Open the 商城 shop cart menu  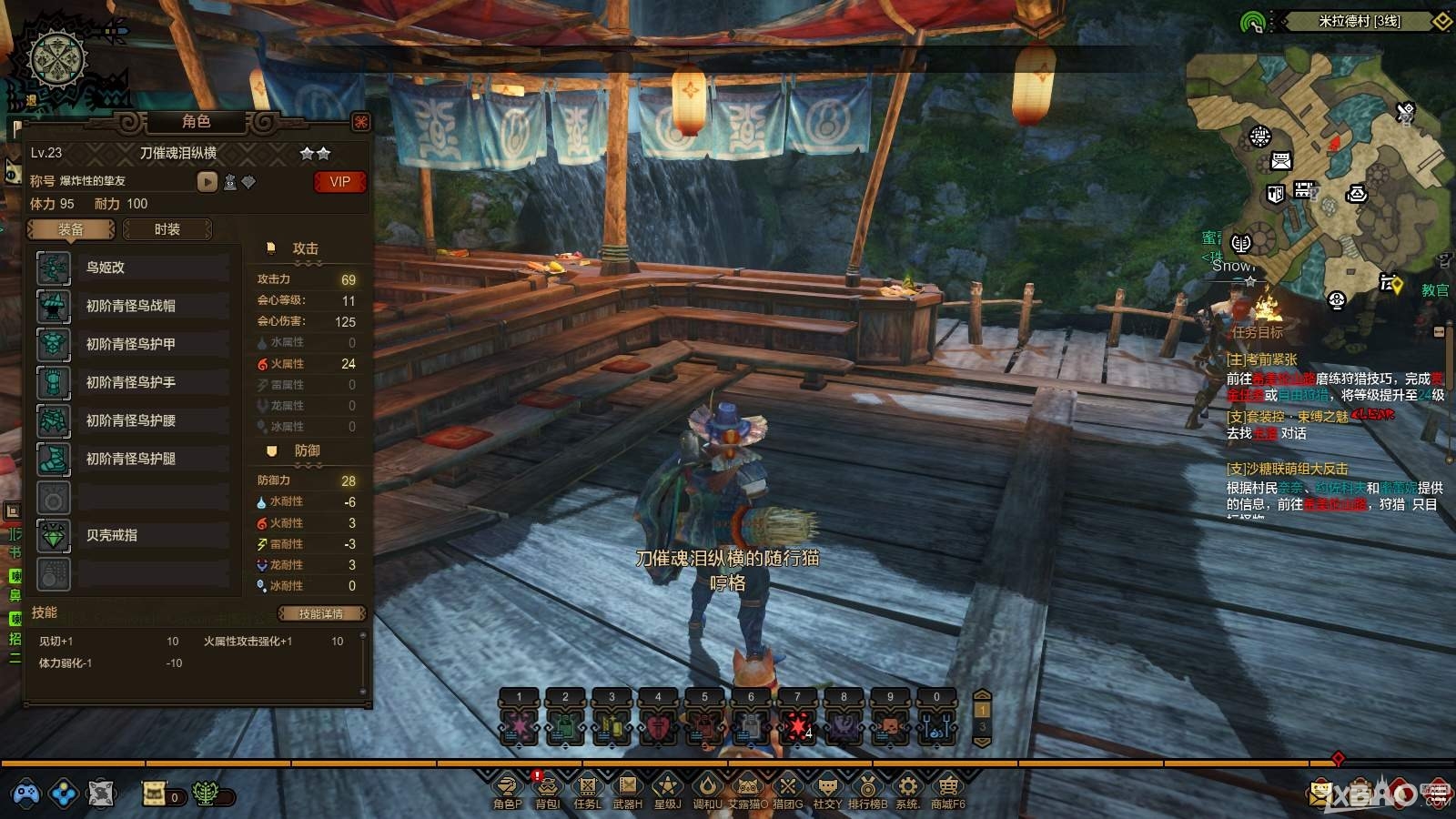point(947,787)
